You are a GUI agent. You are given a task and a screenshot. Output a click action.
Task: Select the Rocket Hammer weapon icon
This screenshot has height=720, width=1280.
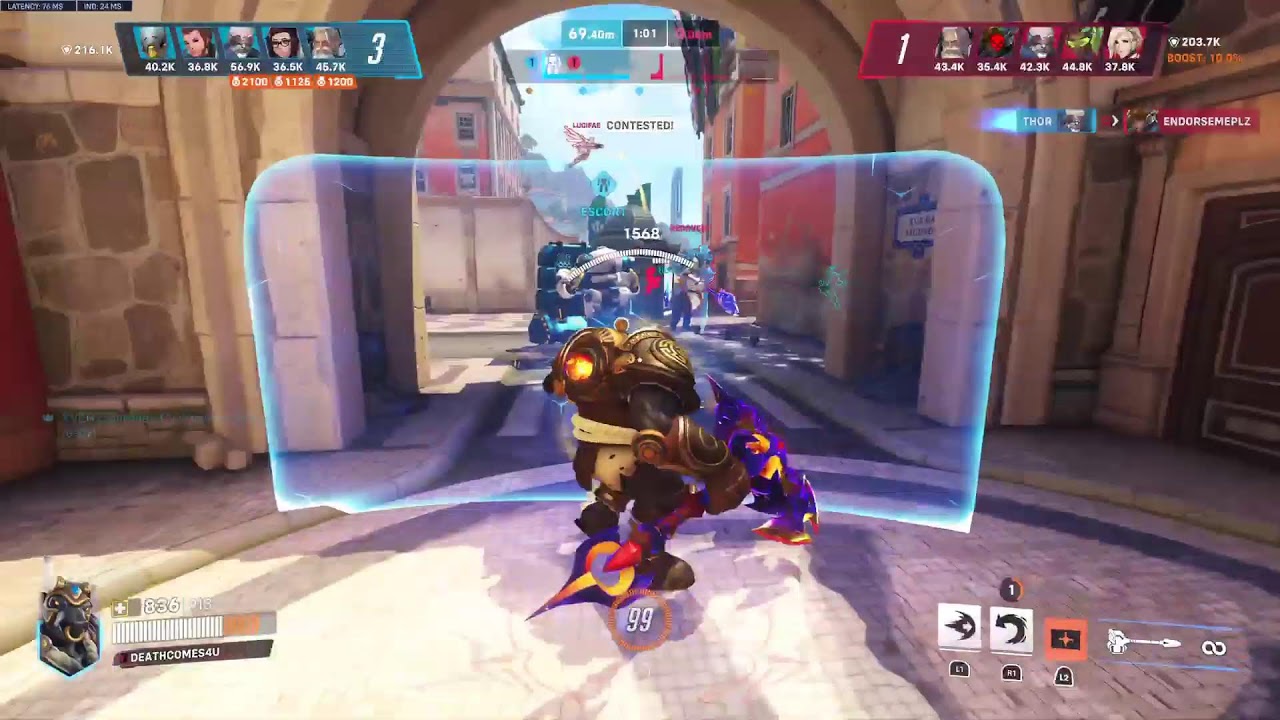click(x=1145, y=644)
